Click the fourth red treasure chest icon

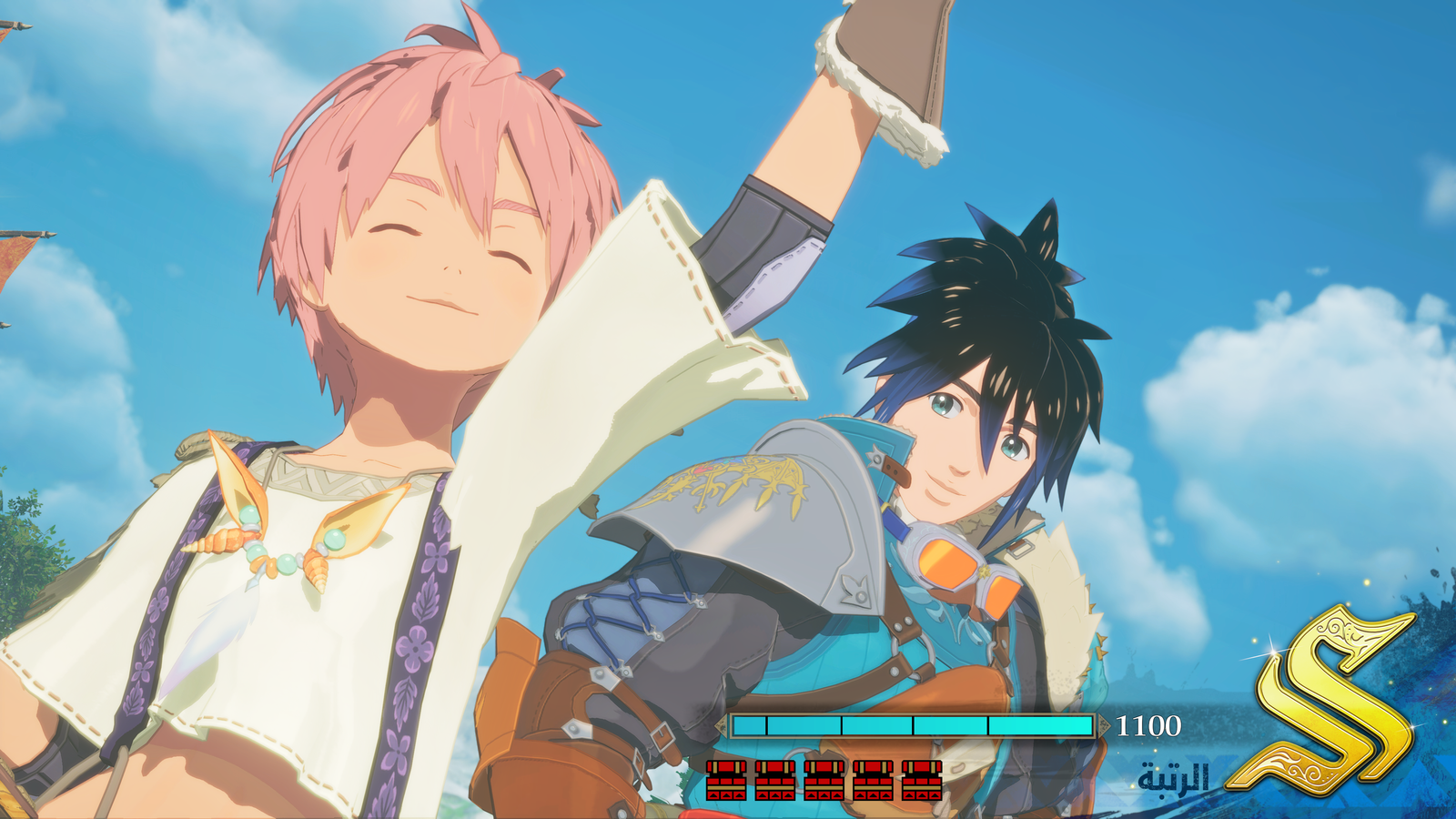point(874,781)
